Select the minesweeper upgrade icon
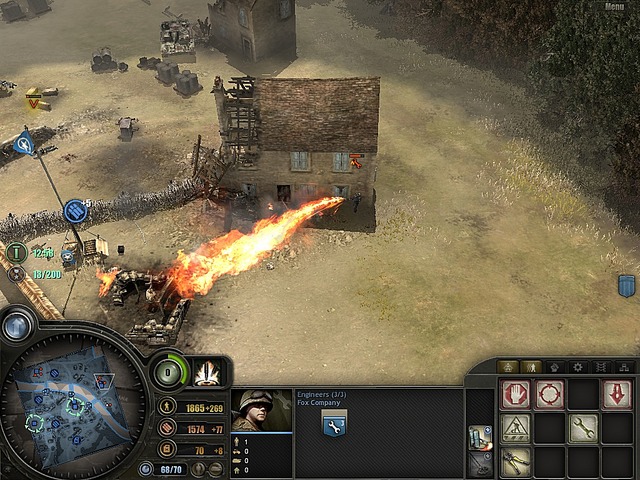Image resolution: width=640 pixels, height=480 pixels. coord(479,465)
